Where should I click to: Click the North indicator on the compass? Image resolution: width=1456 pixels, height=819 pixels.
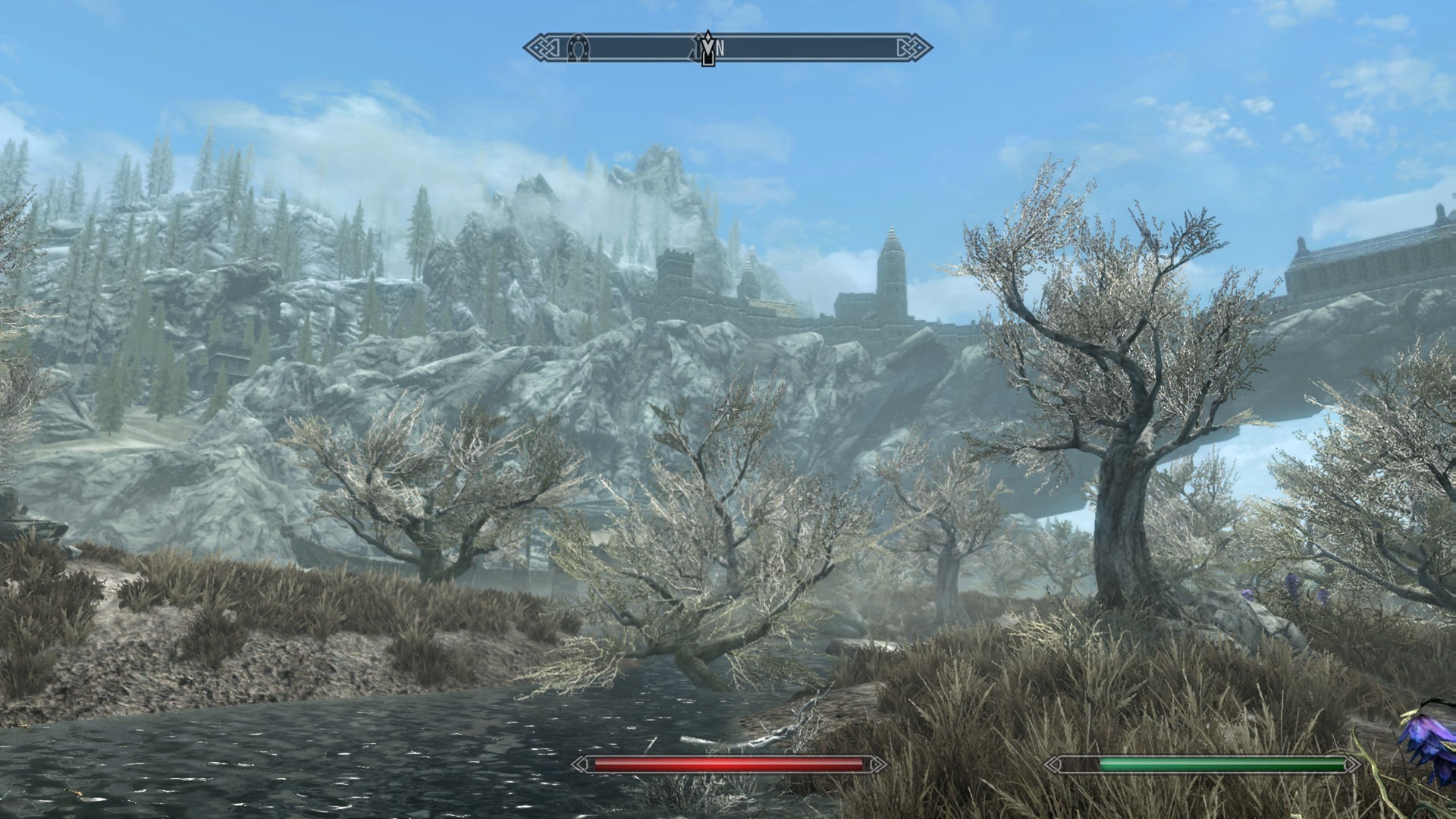pyautogui.click(x=720, y=49)
